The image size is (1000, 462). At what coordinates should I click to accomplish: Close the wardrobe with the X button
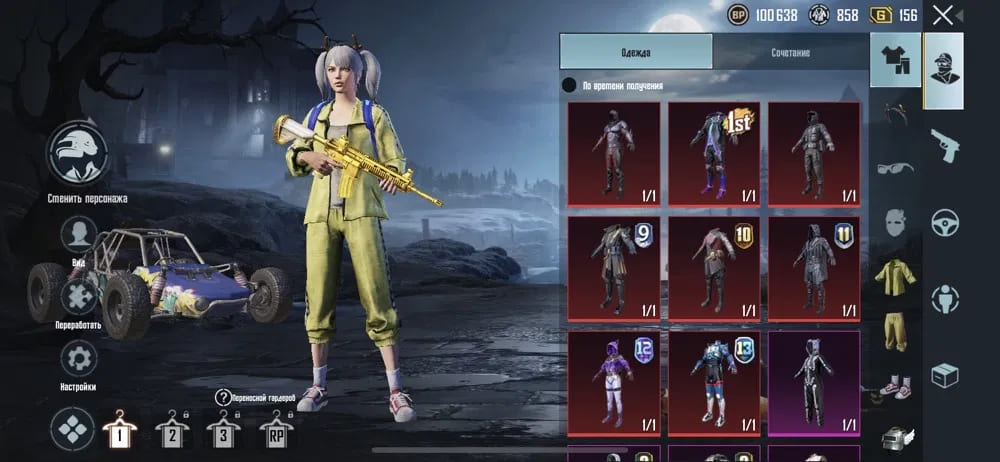(x=943, y=15)
